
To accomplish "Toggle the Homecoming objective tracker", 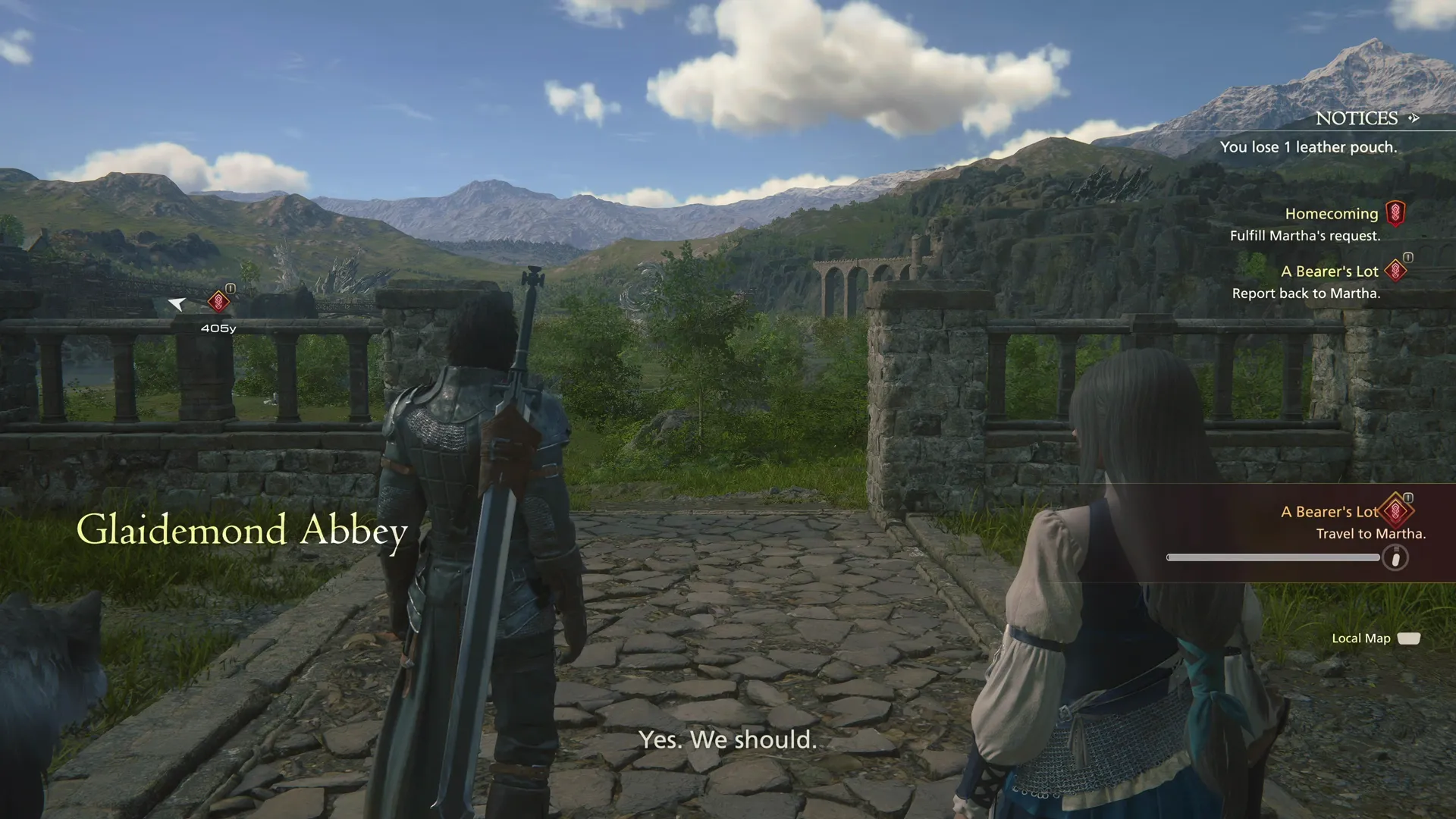I will click(x=1398, y=213).
